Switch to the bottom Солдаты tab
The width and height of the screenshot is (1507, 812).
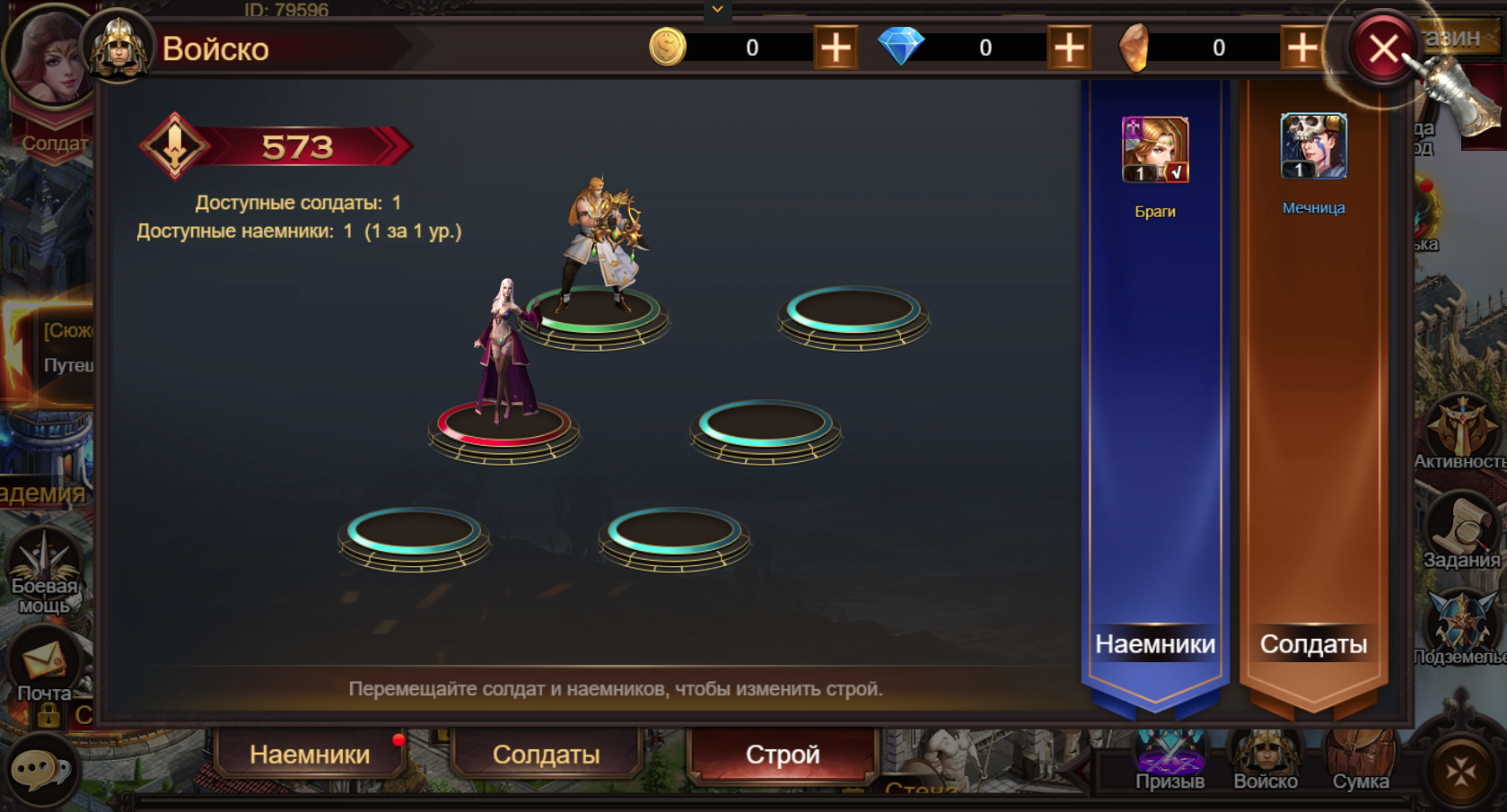(546, 755)
